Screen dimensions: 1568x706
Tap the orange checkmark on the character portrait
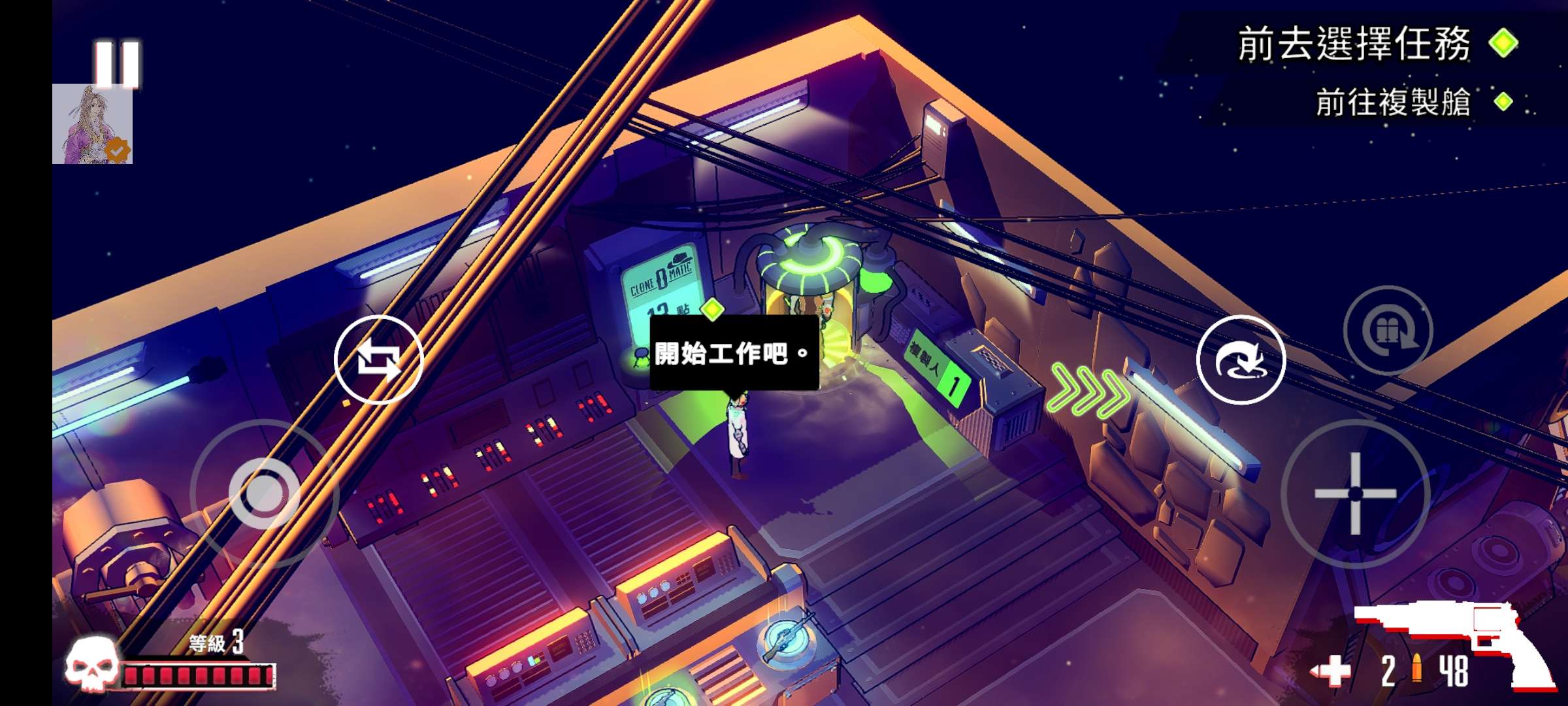(x=117, y=151)
